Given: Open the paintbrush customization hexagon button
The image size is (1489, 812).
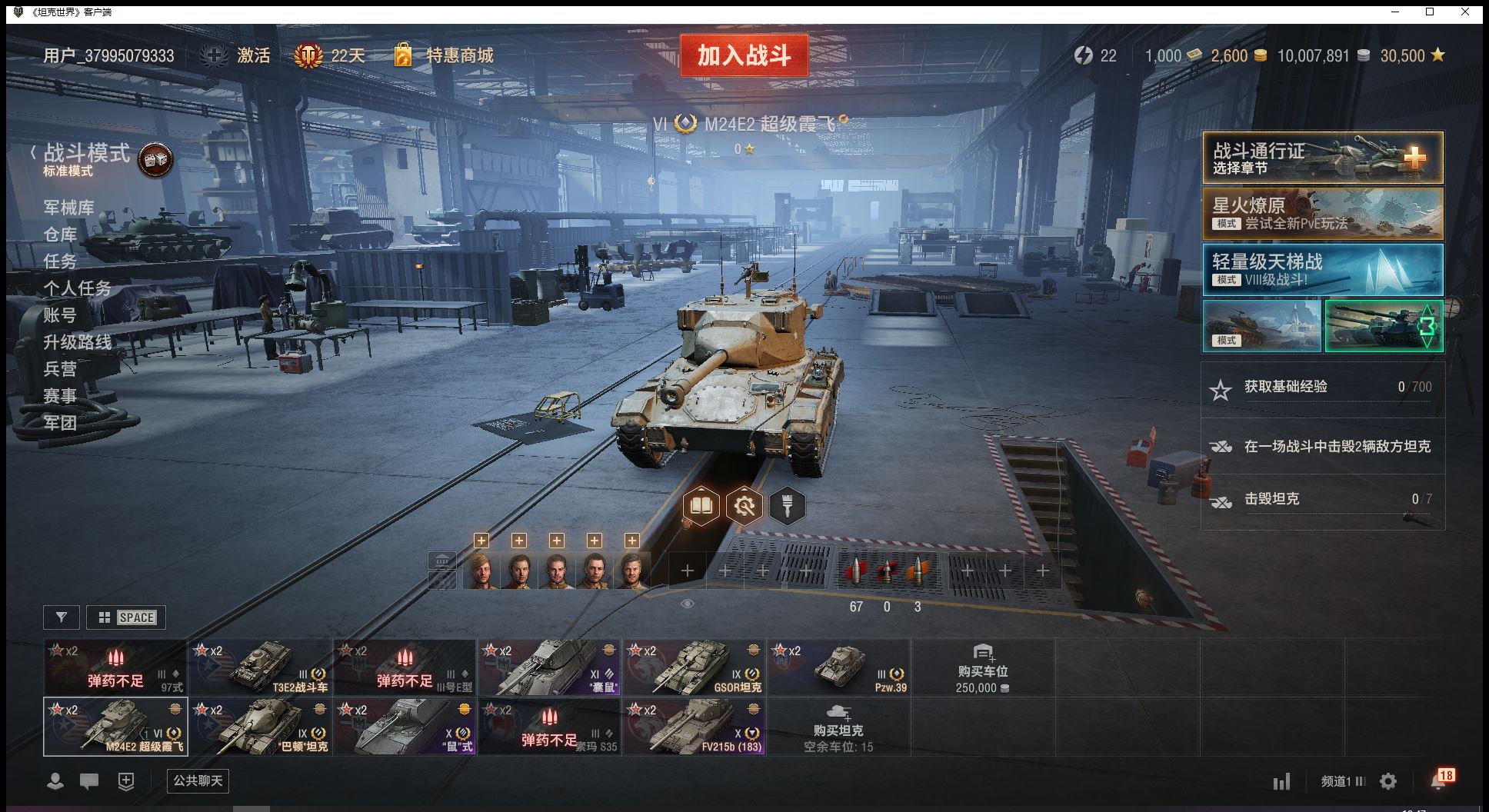Looking at the screenshot, I should (787, 506).
